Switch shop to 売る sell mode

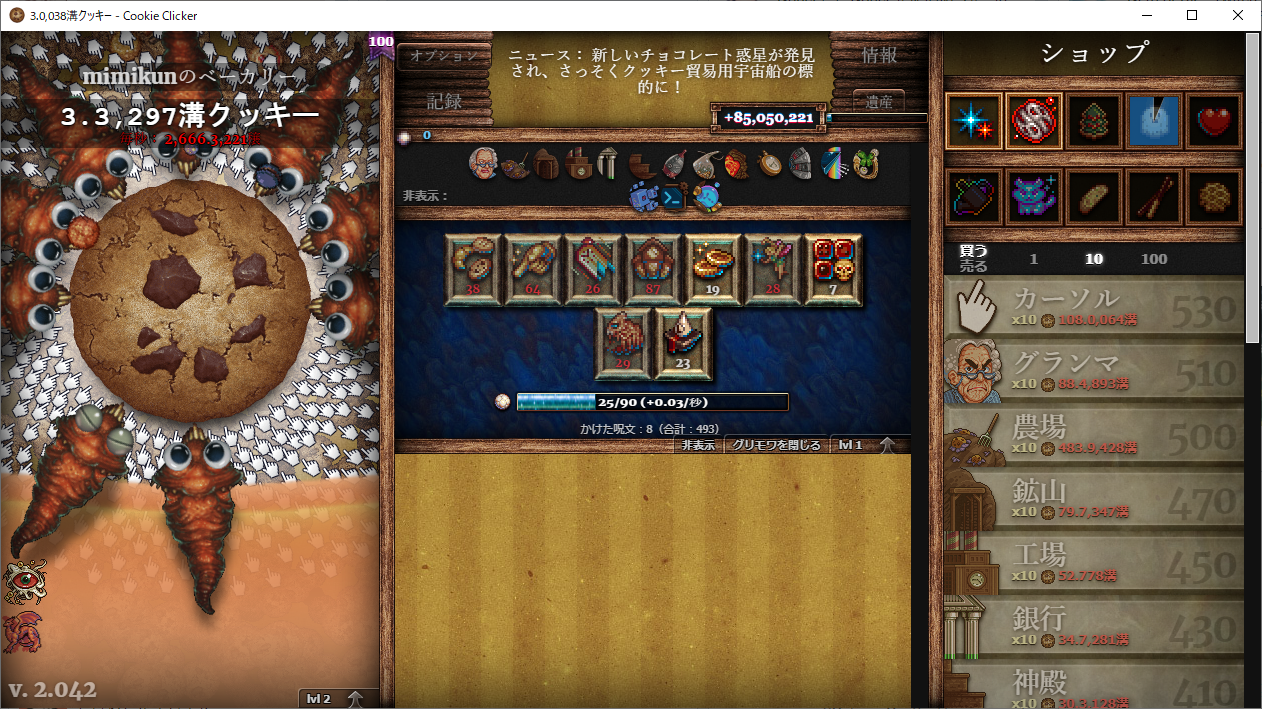pos(973,267)
